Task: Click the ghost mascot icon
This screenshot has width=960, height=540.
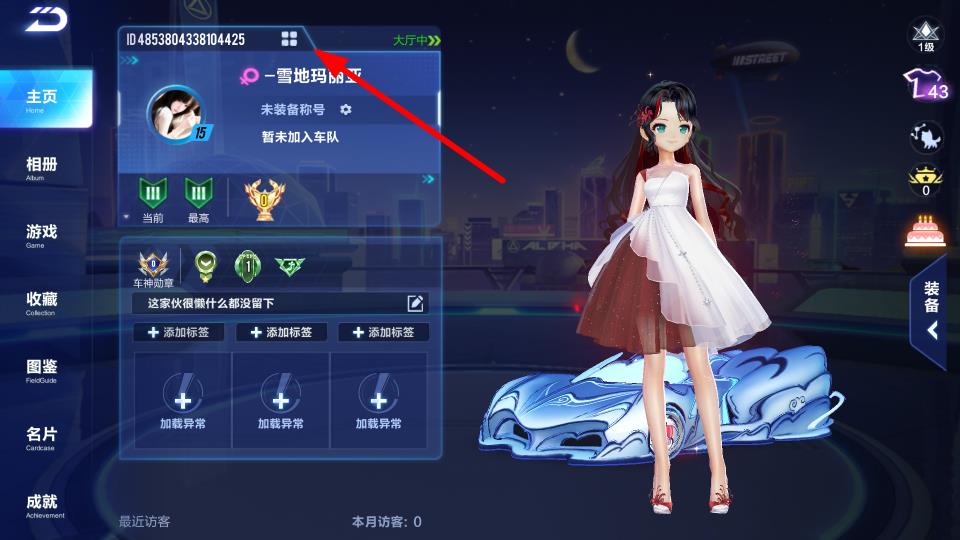Action: coord(924,136)
